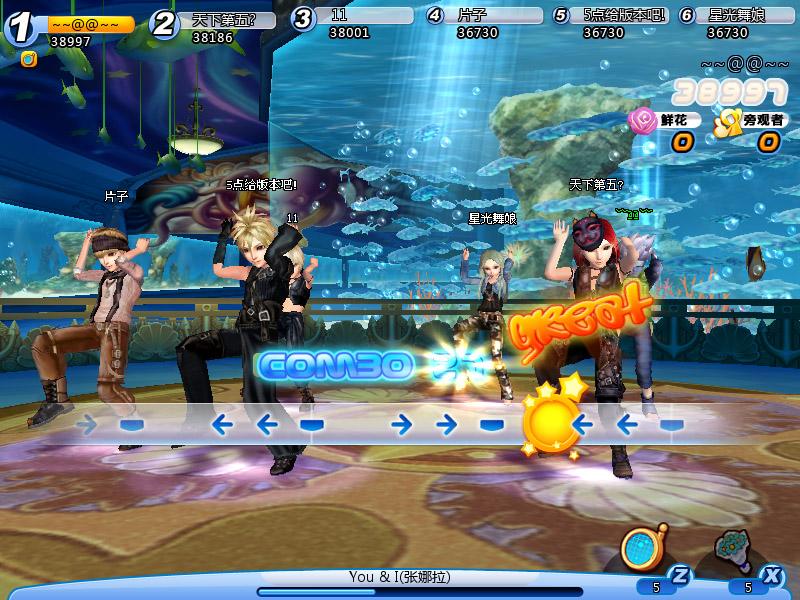Use the blue disco ball mirror item
Viewport: 800px width, 600px height.
(638, 546)
